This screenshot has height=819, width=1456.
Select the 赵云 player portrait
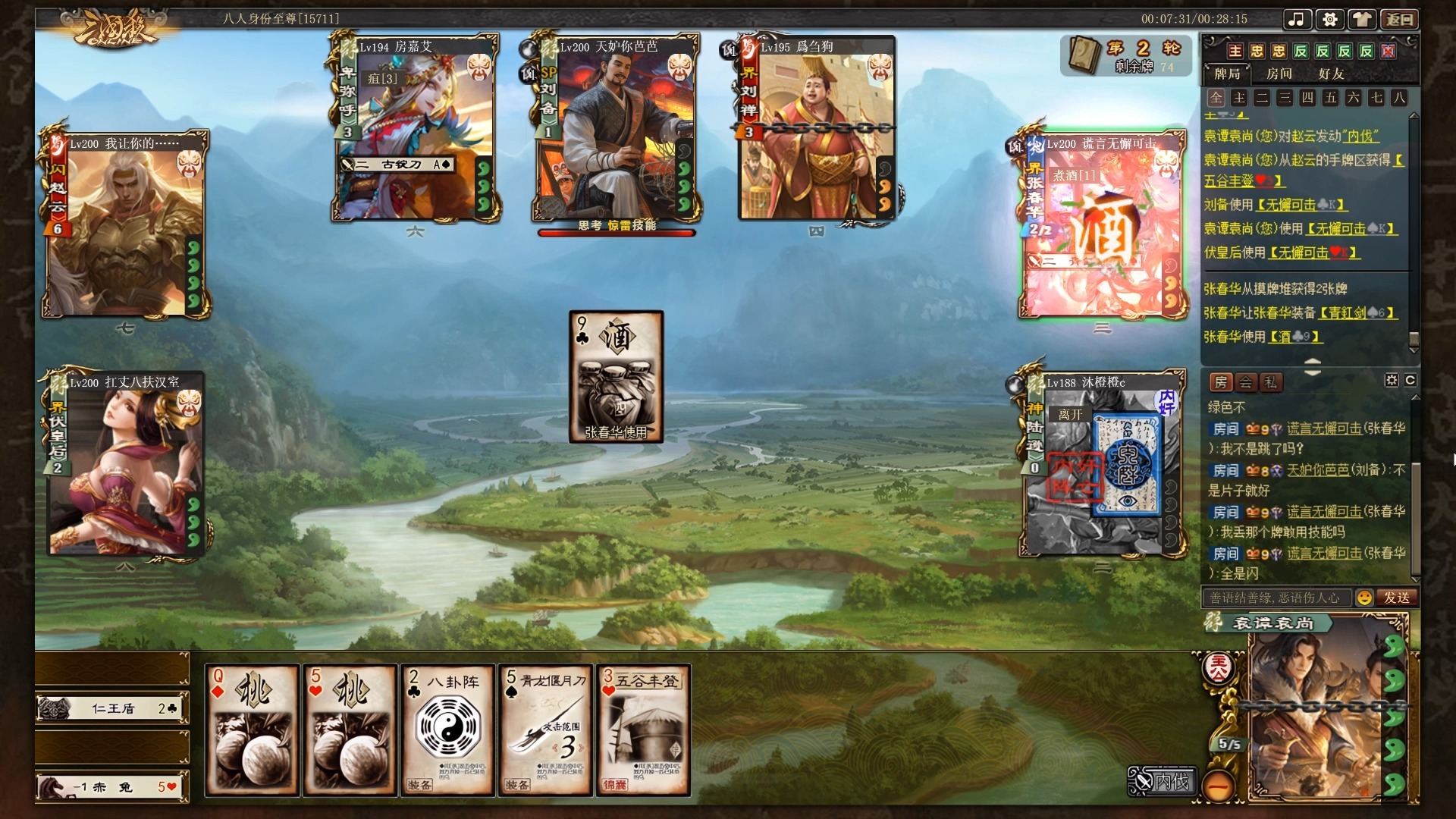click(125, 224)
